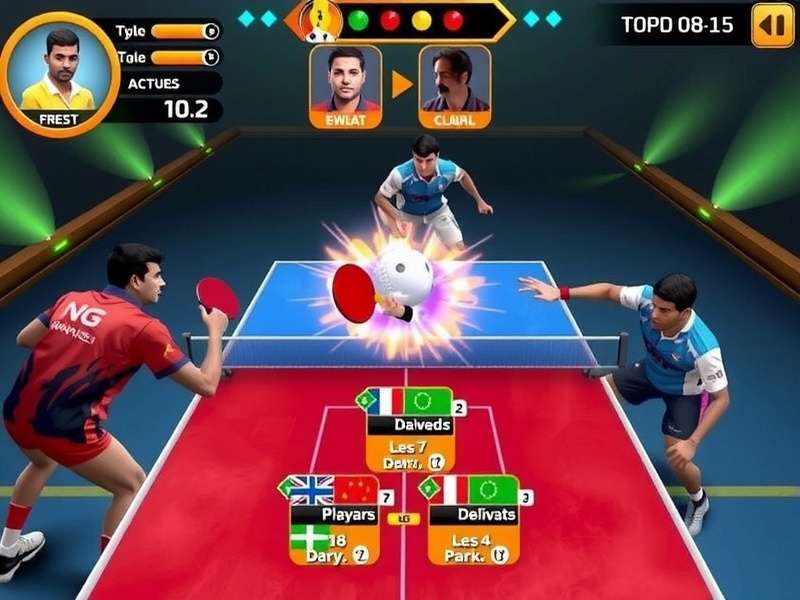Open the Daiveds score card

pyautogui.click(x=409, y=429)
